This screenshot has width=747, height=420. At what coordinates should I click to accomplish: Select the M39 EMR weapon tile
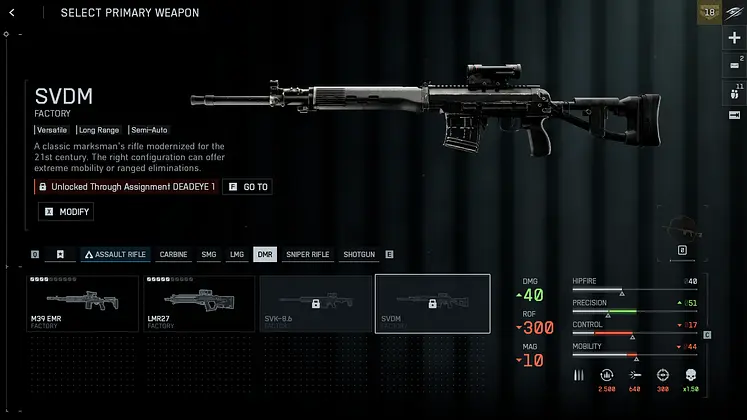(82, 303)
